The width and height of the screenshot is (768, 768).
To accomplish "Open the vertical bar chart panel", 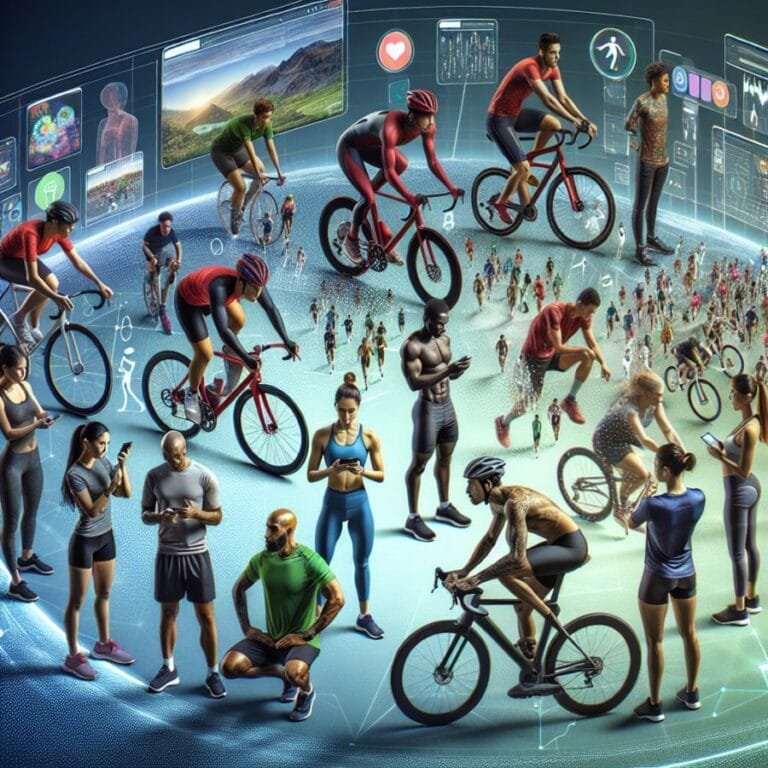I will [466, 51].
